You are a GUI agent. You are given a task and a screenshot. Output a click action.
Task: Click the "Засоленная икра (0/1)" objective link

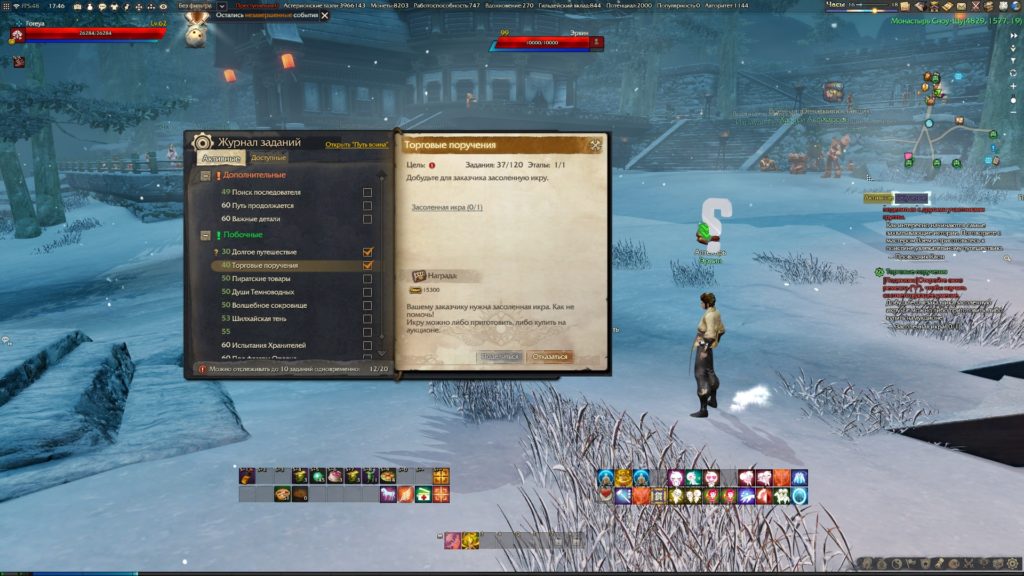point(447,208)
